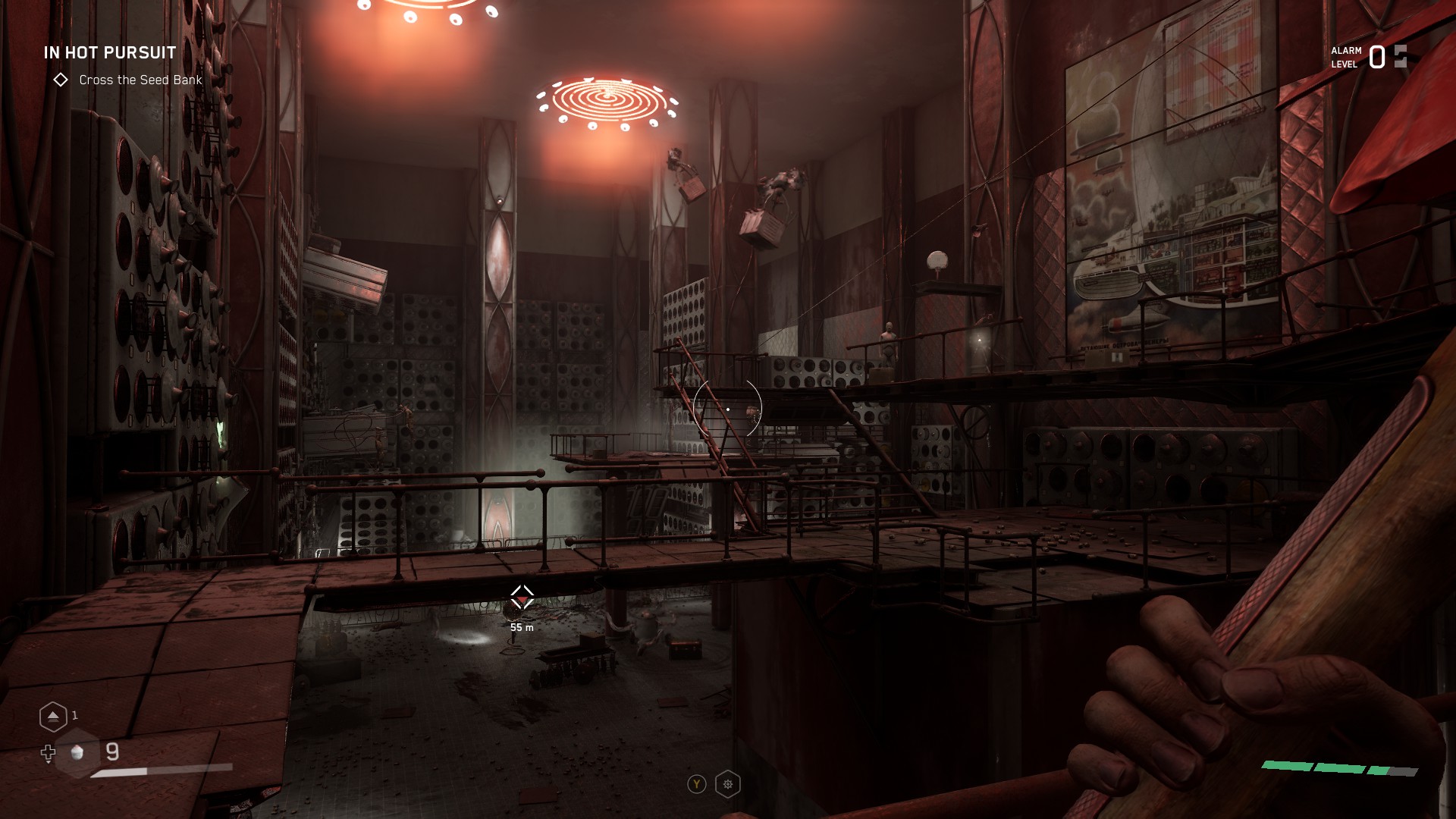Select the IN HOT PURSUIT quest title

click(109, 53)
